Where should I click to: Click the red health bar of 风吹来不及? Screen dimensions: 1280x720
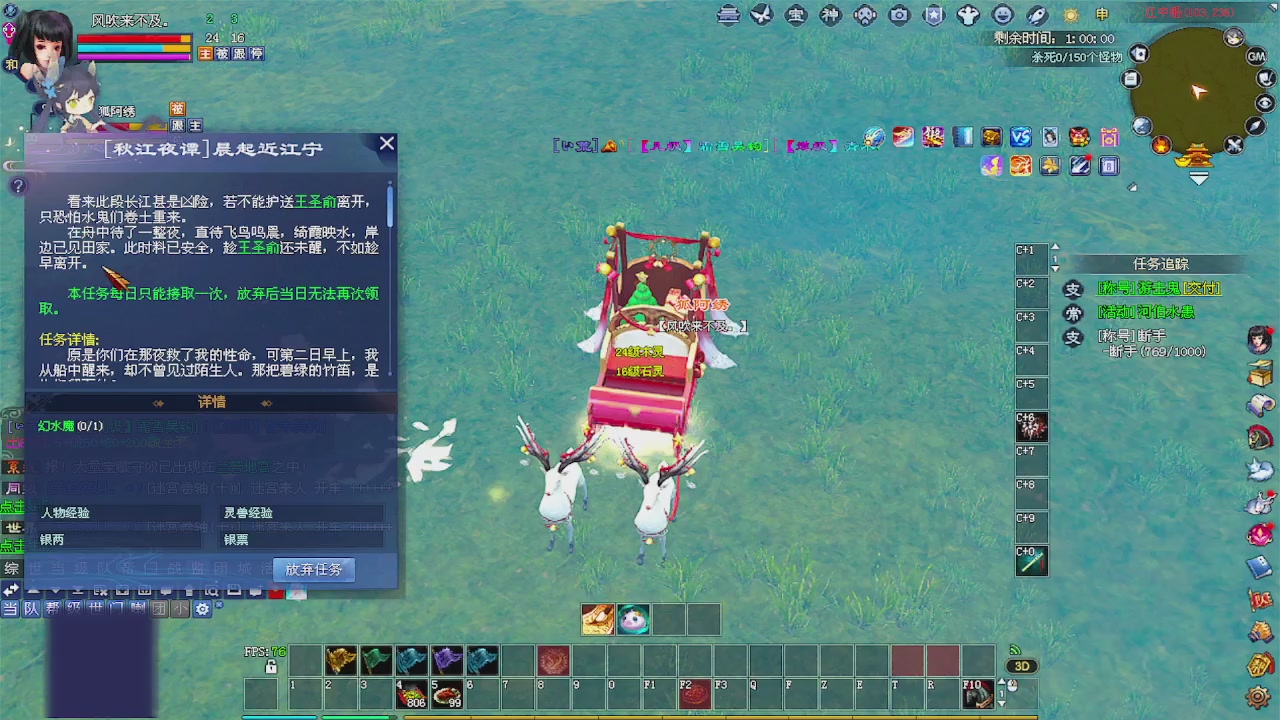(x=130, y=39)
